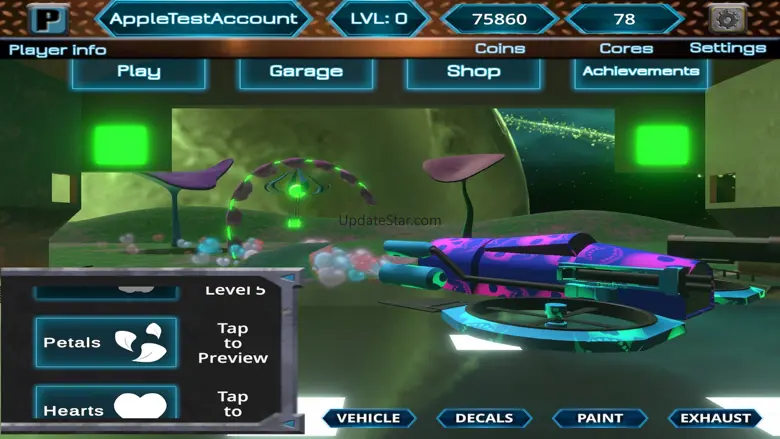
Task: Click the up arrow on the list panel
Action: [288, 279]
